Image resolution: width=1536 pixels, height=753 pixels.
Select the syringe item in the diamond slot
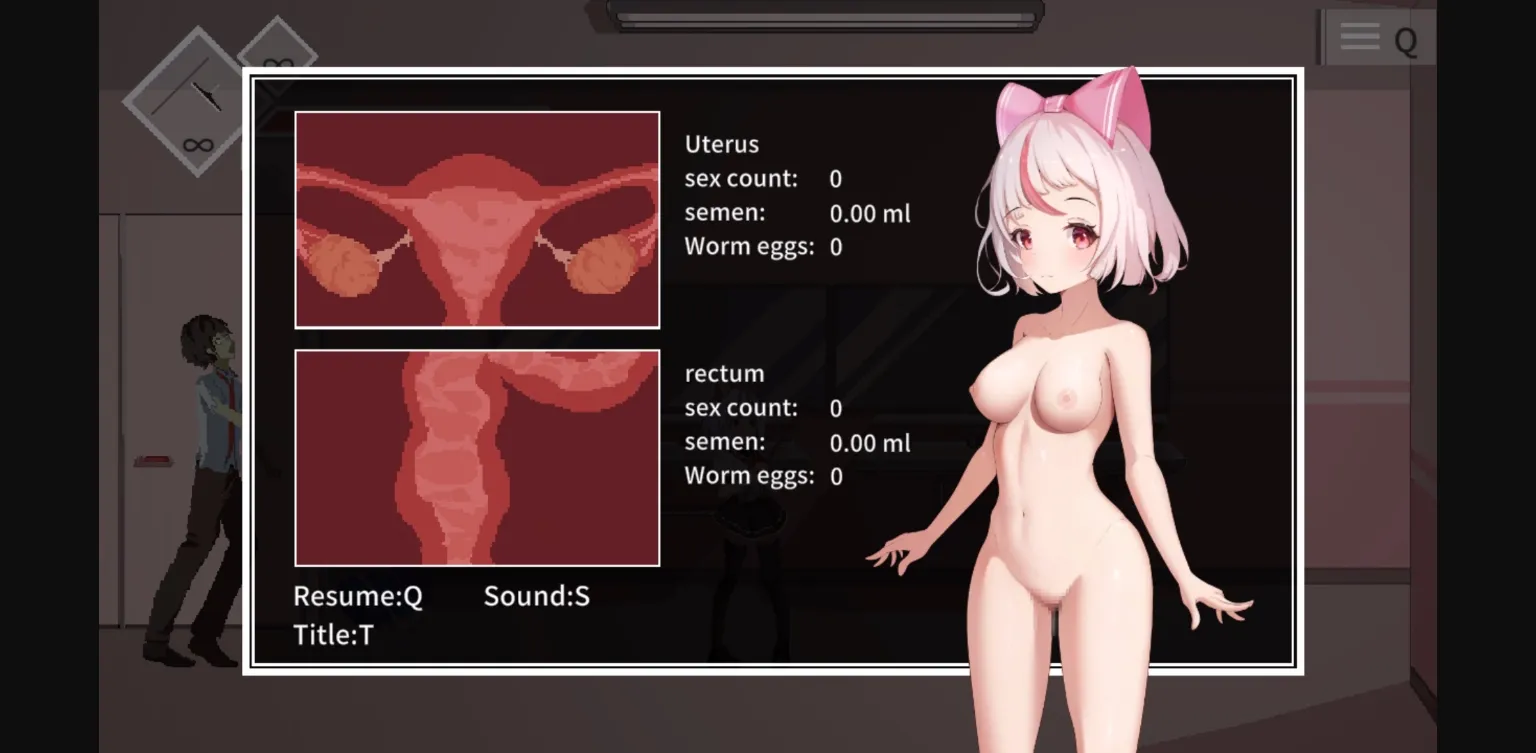pyautogui.click(x=205, y=93)
